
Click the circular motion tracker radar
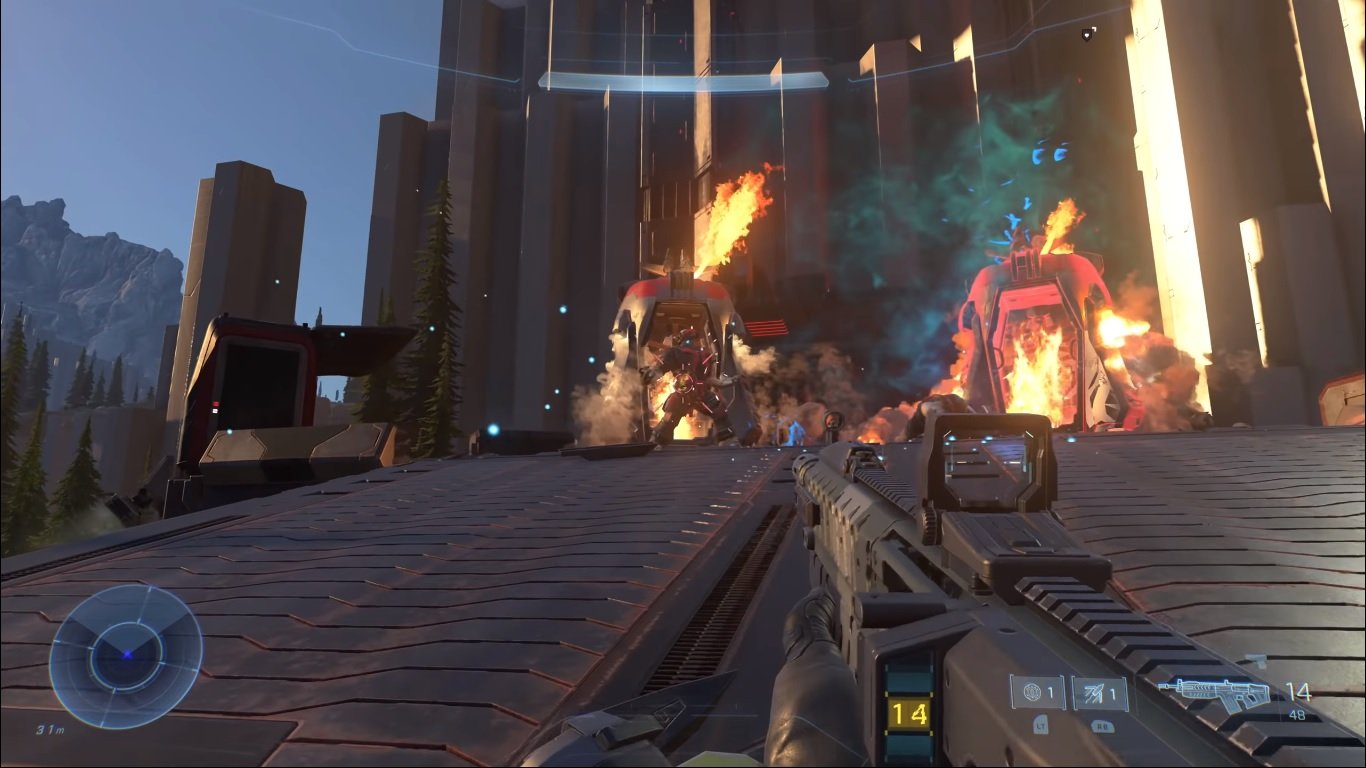pyautogui.click(x=126, y=656)
